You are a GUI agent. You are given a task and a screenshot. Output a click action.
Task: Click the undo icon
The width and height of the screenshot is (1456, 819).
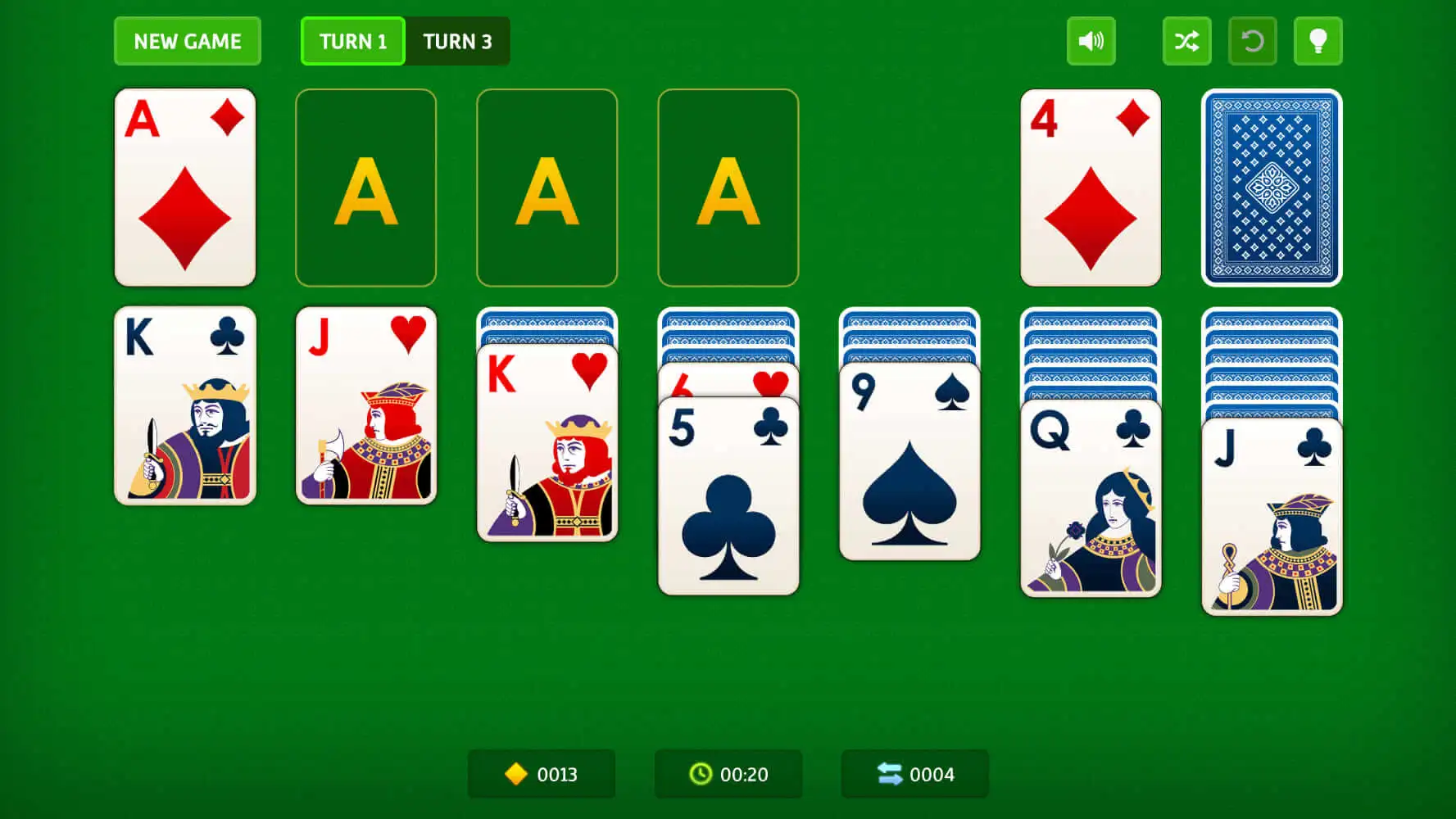tap(1252, 41)
